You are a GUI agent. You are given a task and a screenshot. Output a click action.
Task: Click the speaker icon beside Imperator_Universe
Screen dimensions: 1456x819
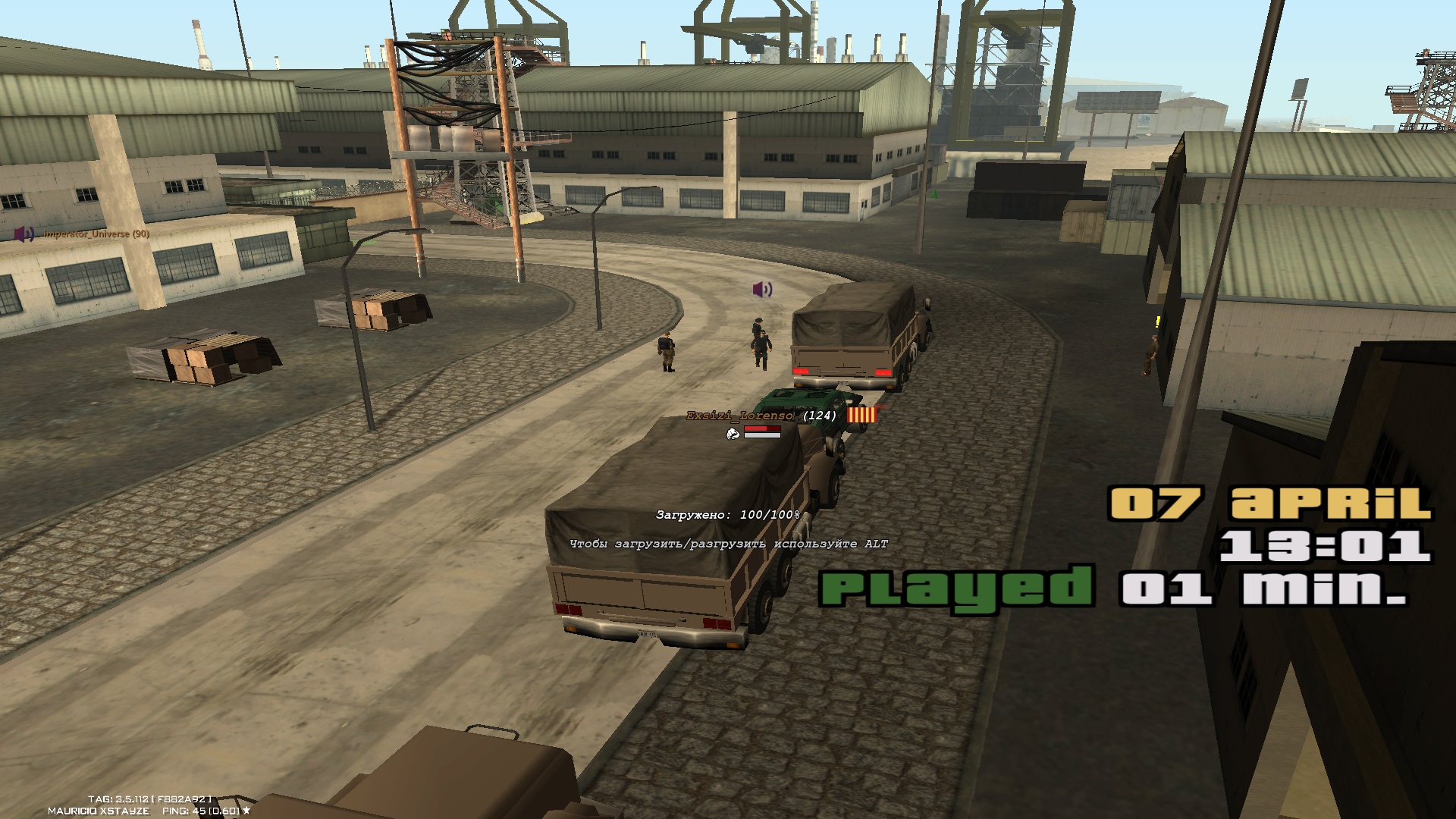[24, 234]
